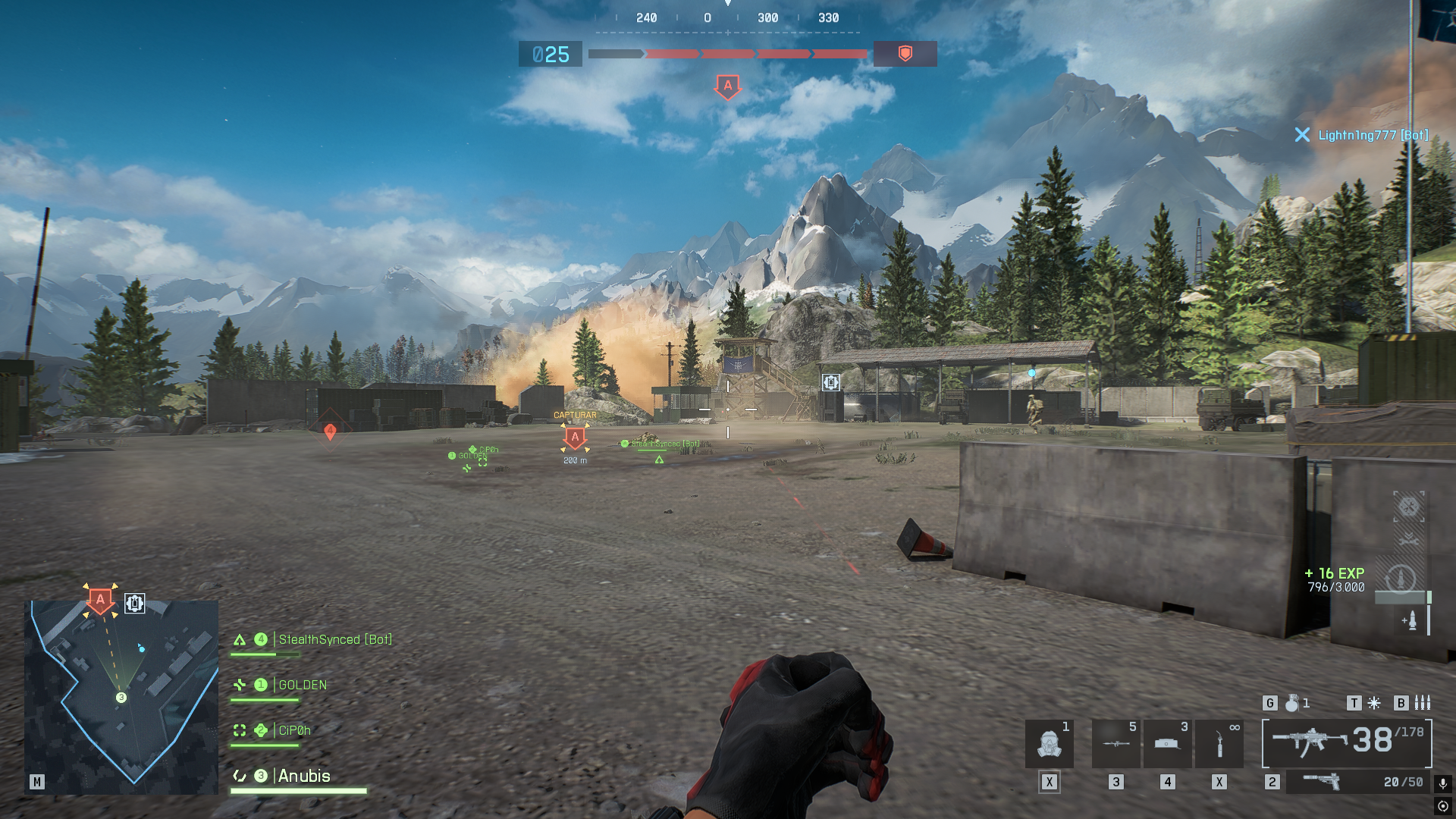1456x819 pixels.
Task: Equip the repair torch slot
Action: pos(1219,744)
